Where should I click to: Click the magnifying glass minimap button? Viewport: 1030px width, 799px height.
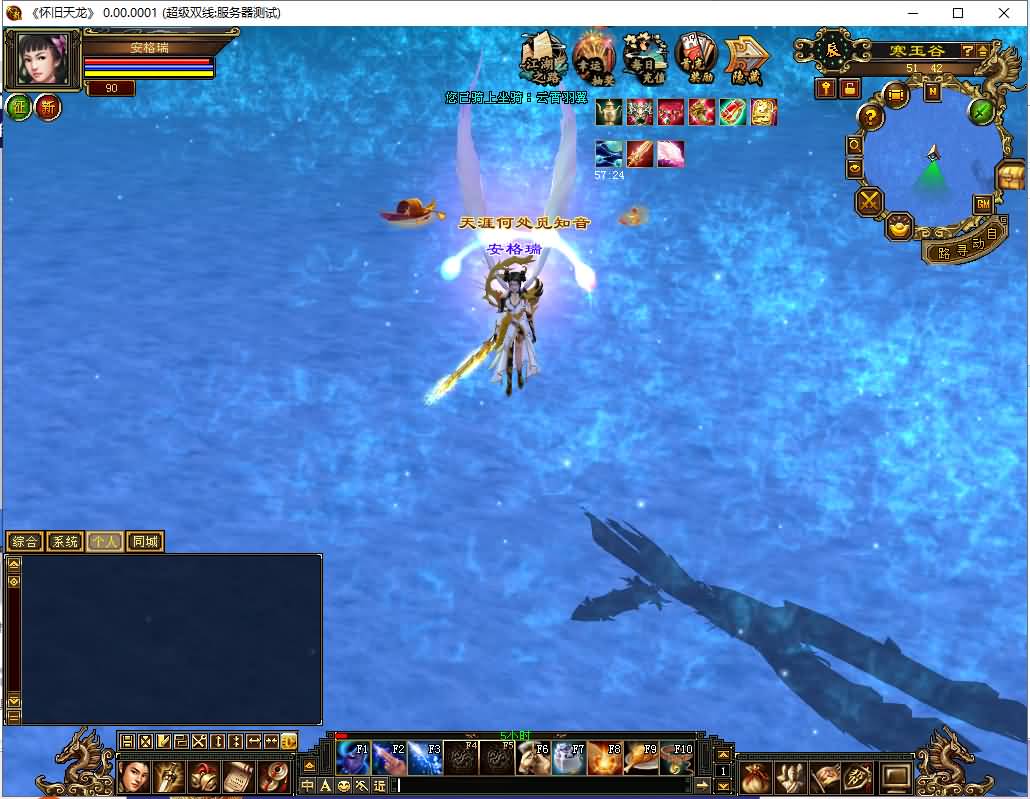[855, 146]
